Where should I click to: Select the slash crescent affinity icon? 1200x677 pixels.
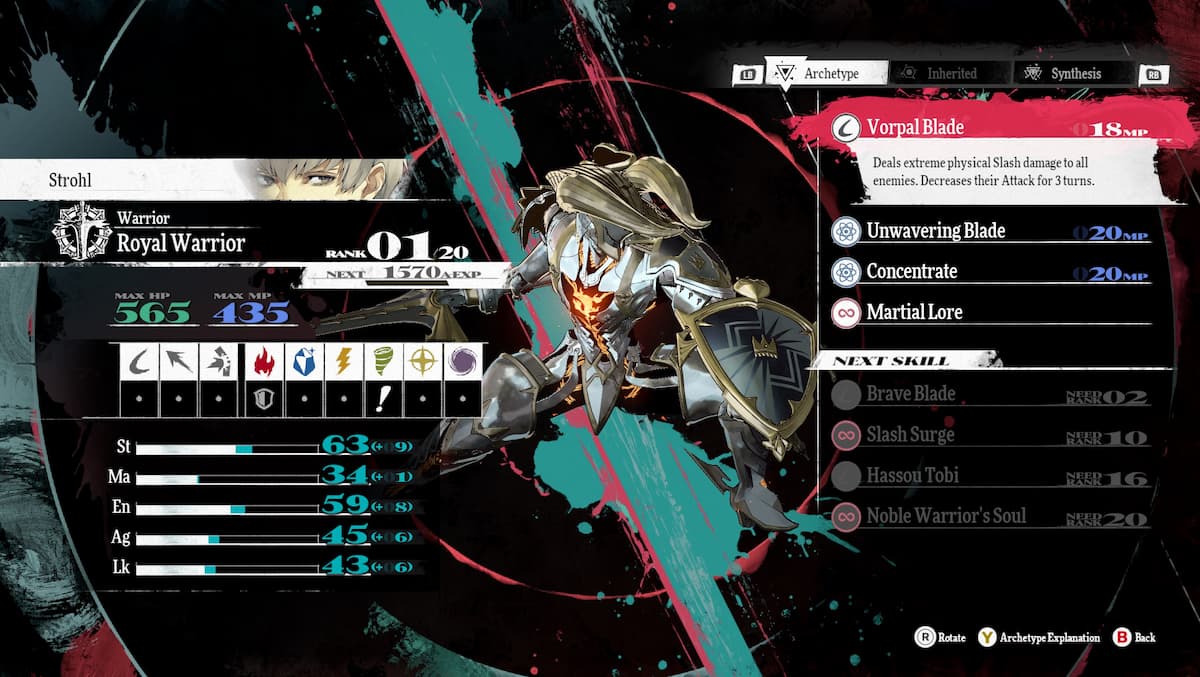pos(138,361)
